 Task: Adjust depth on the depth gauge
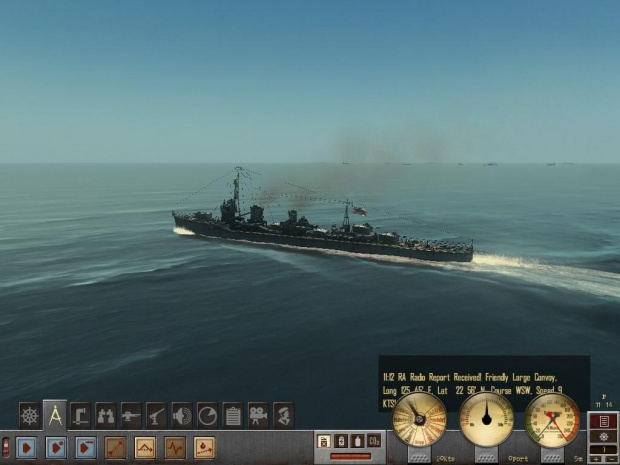tap(552, 419)
